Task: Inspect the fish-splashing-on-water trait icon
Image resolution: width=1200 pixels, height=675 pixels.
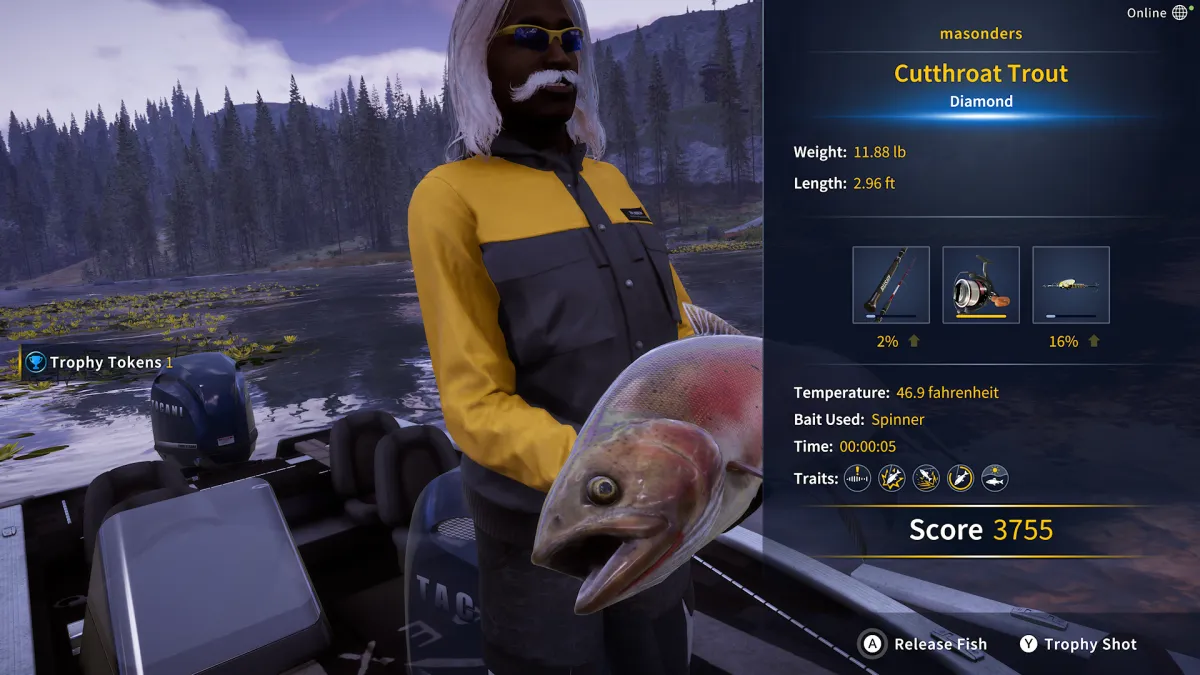Action: (x=926, y=478)
